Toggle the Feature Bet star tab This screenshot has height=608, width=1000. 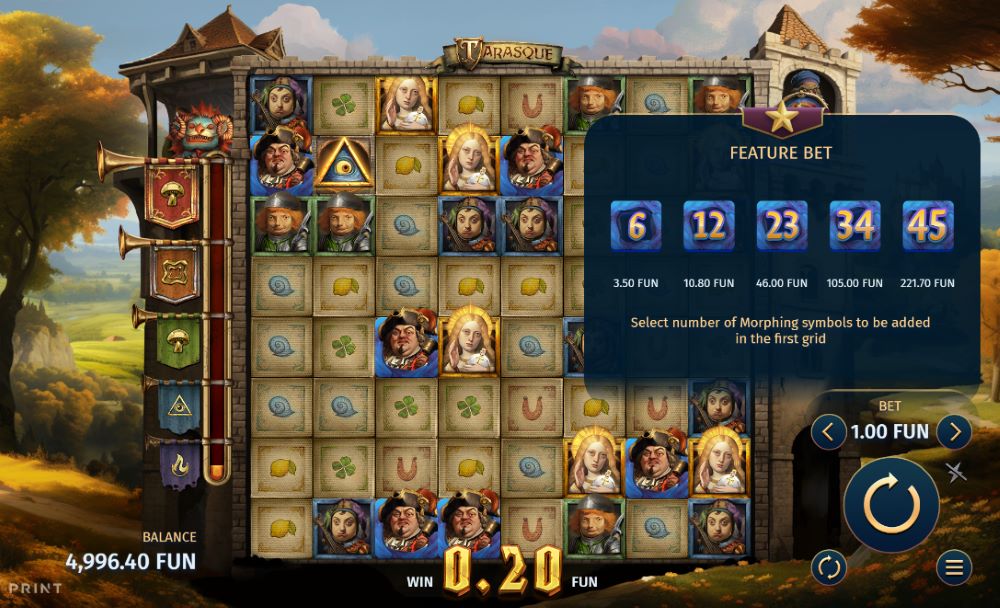(782, 118)
